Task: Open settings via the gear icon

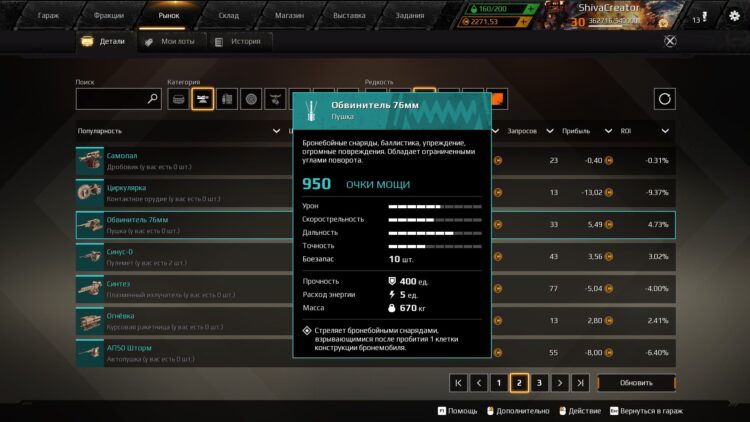Action: [734, 16]
